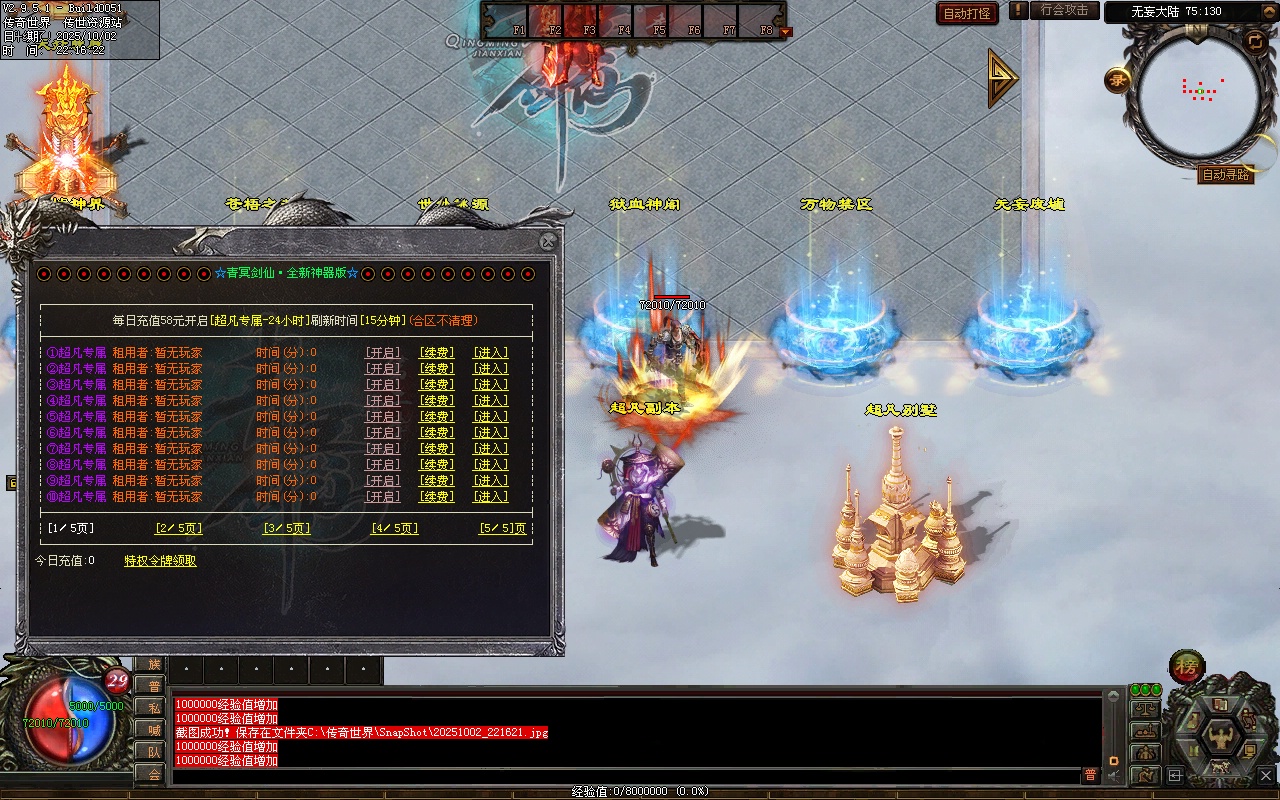Open the 榜 ranking button
1280x800 pixels.
(x=1187, y=667)
